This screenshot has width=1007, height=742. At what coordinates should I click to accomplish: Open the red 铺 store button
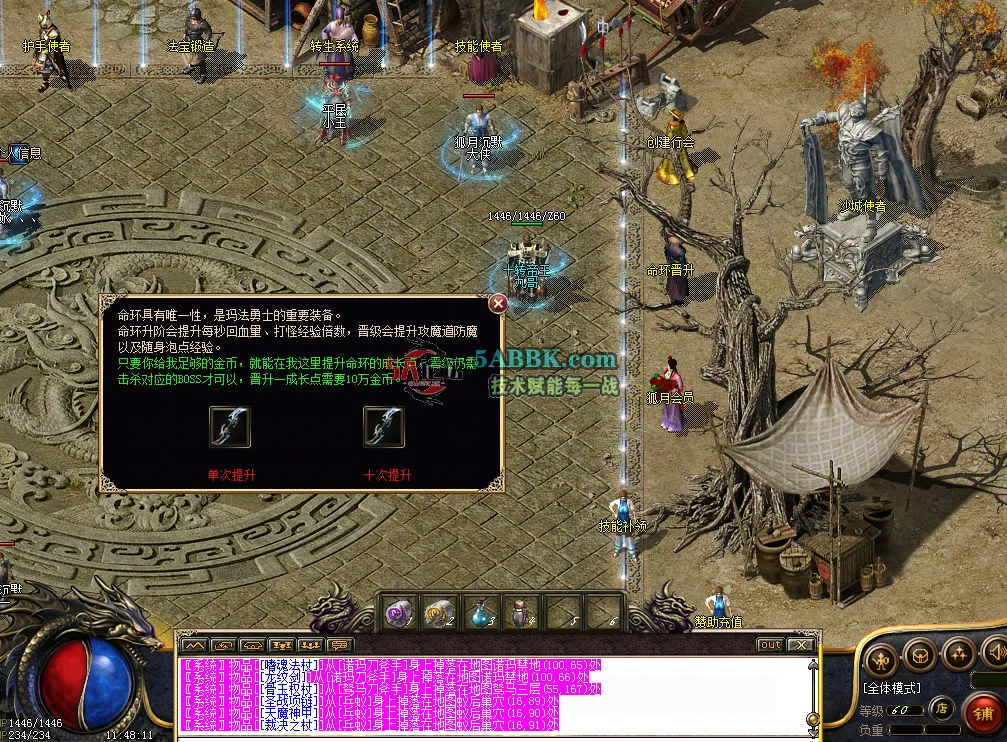[983, 714]
